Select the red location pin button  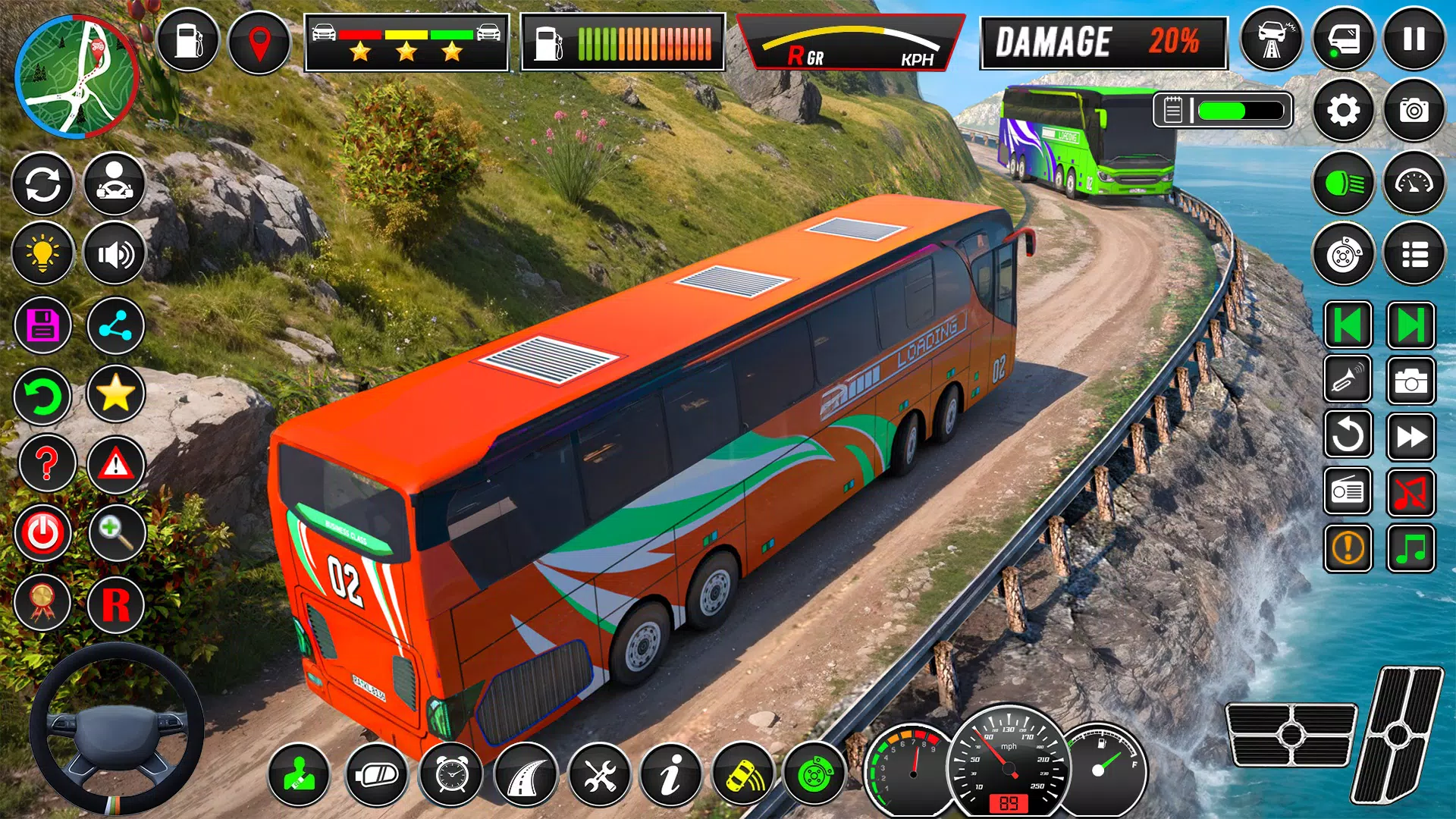259,42
